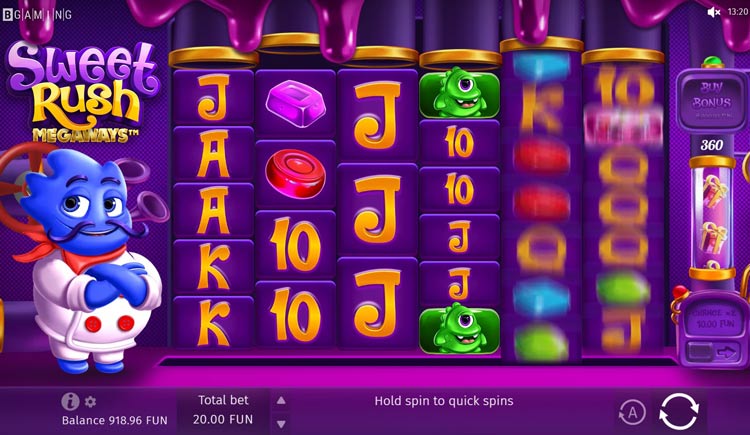Open the settings gear menu

tap(90, 401)
